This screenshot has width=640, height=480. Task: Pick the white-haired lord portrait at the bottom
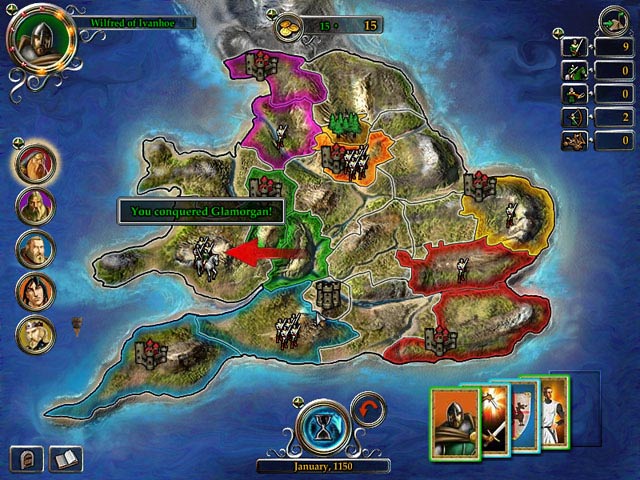point(35,334)
